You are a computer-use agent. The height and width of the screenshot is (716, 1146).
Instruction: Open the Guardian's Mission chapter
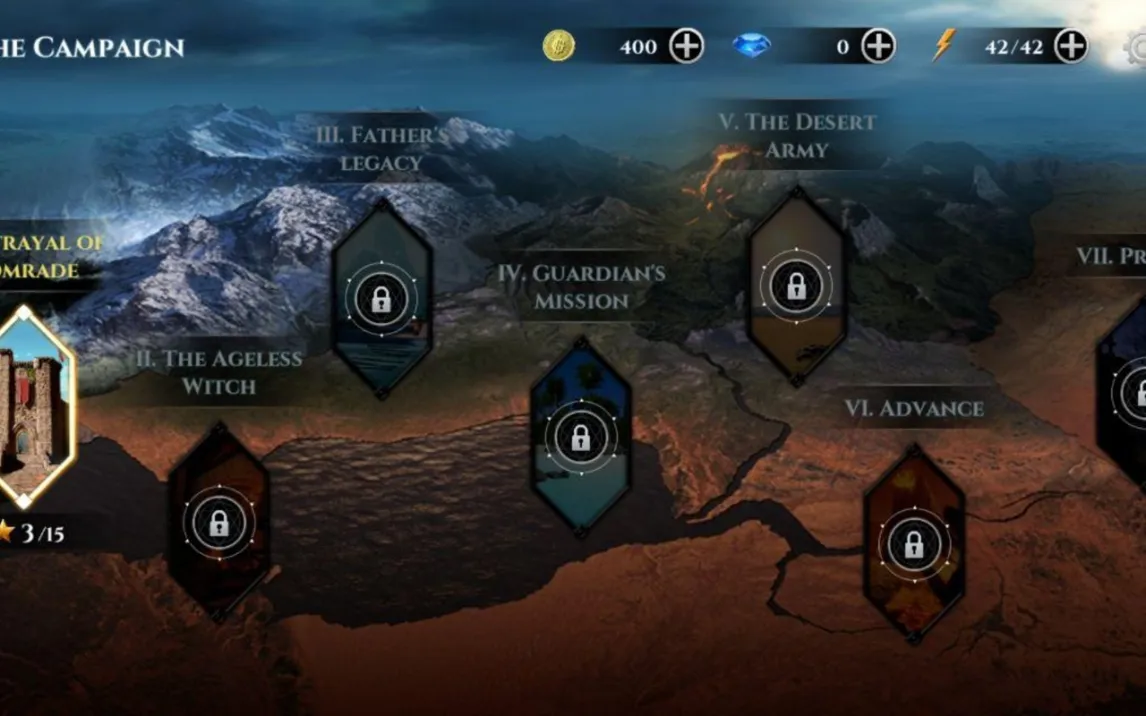(580, 436)
